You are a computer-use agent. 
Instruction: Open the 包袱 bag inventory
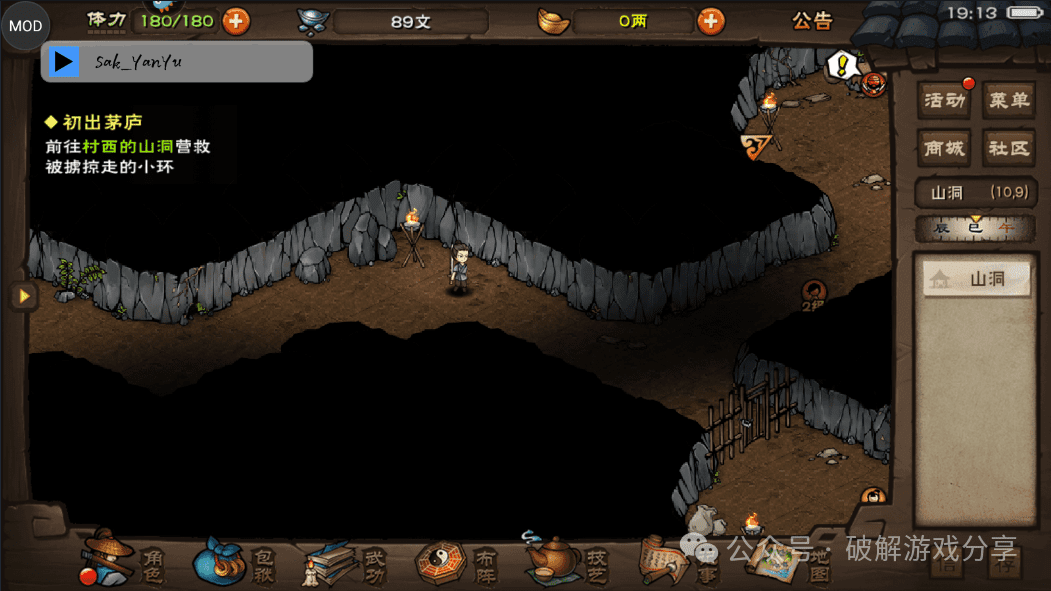pos(235,562)
